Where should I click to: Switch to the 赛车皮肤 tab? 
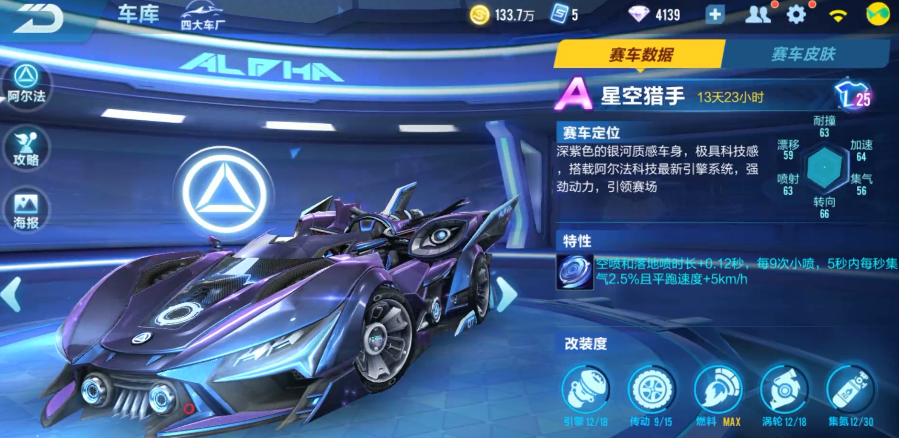pos(803,55)
